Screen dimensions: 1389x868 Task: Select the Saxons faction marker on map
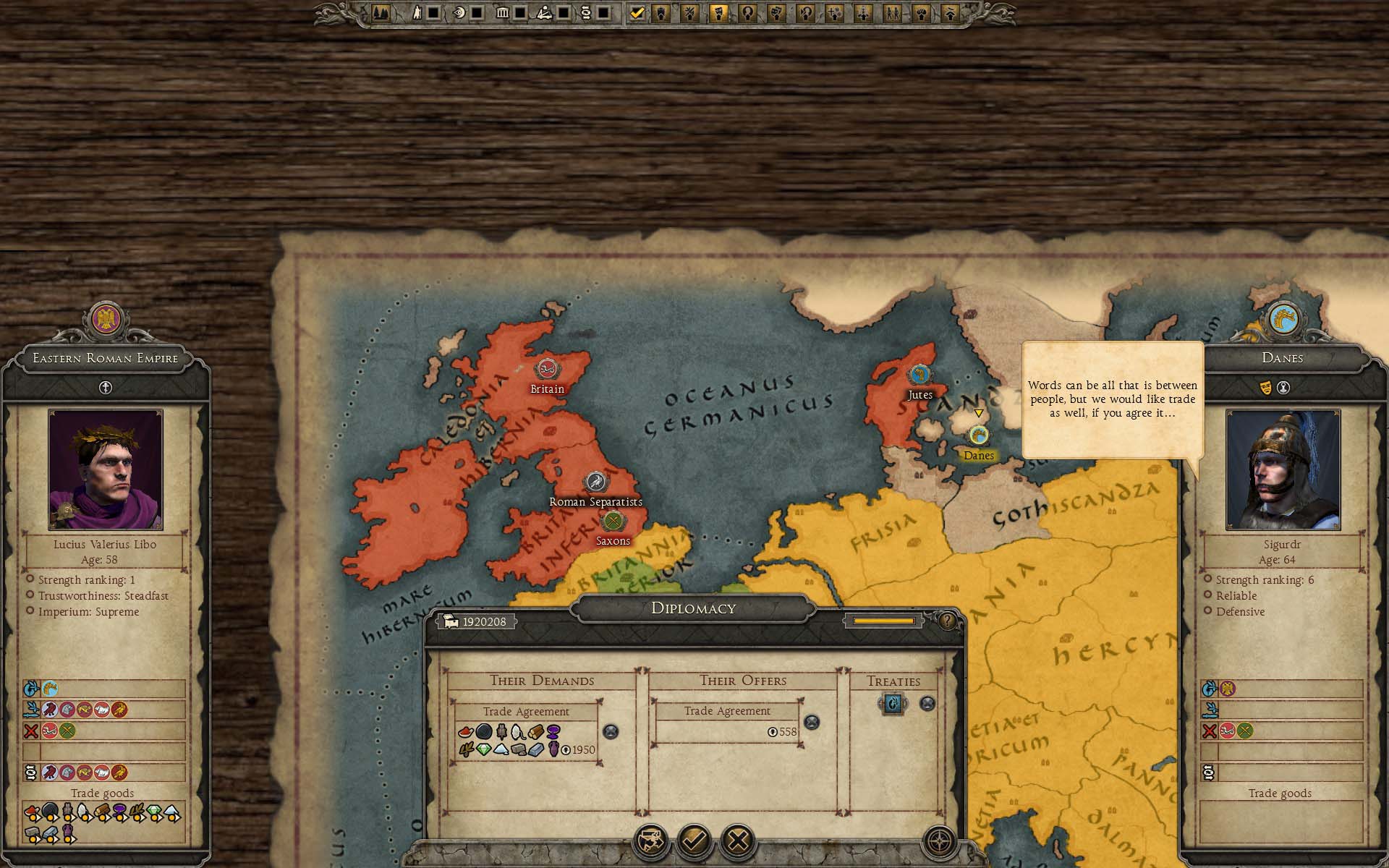(613, 521)
